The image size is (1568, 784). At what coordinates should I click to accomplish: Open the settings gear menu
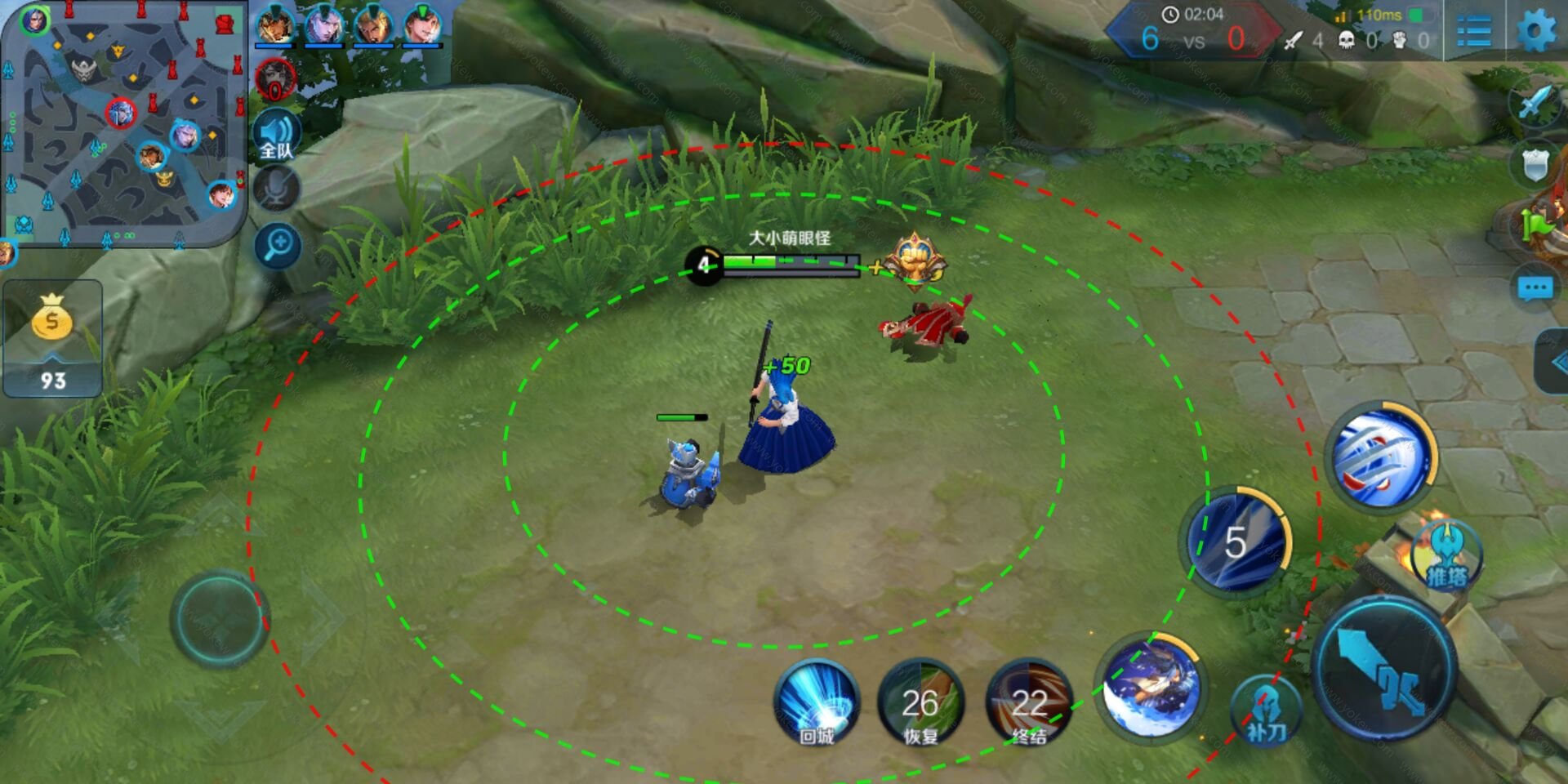coord(1536,31)
